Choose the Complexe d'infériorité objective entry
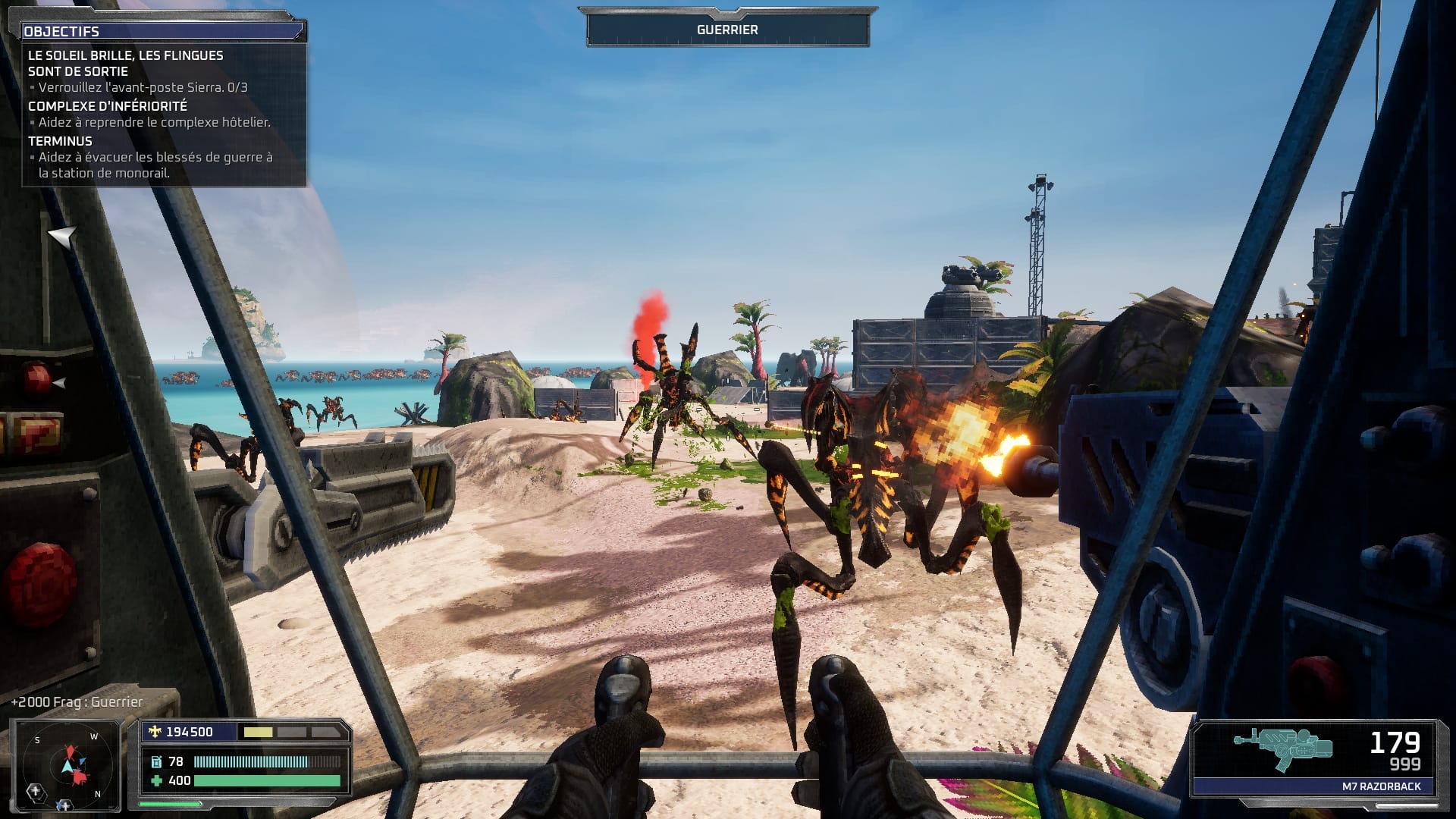The height and width of the screenshot is (819, 1456). (x=108, y=106)
